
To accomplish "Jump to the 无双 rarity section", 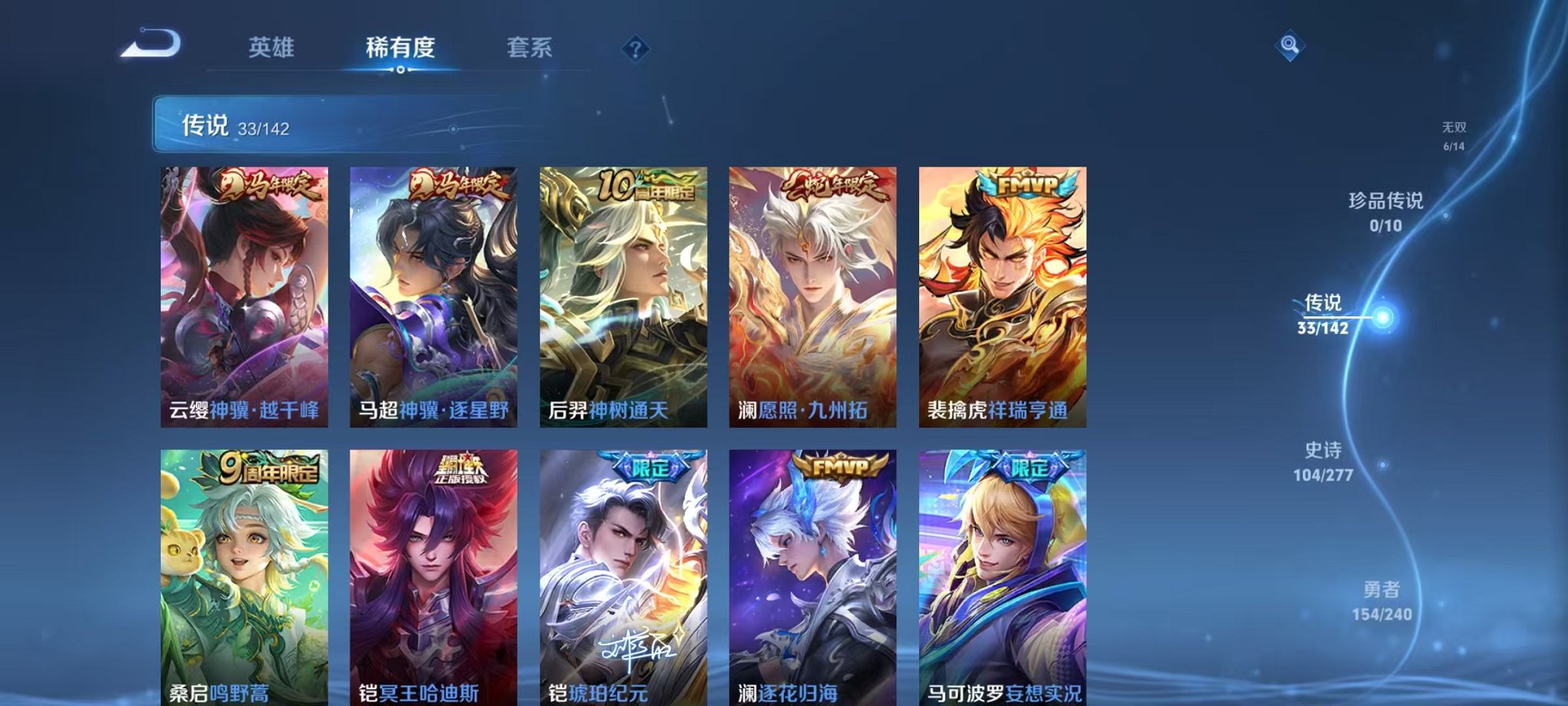I will [x=1455, y=131].
